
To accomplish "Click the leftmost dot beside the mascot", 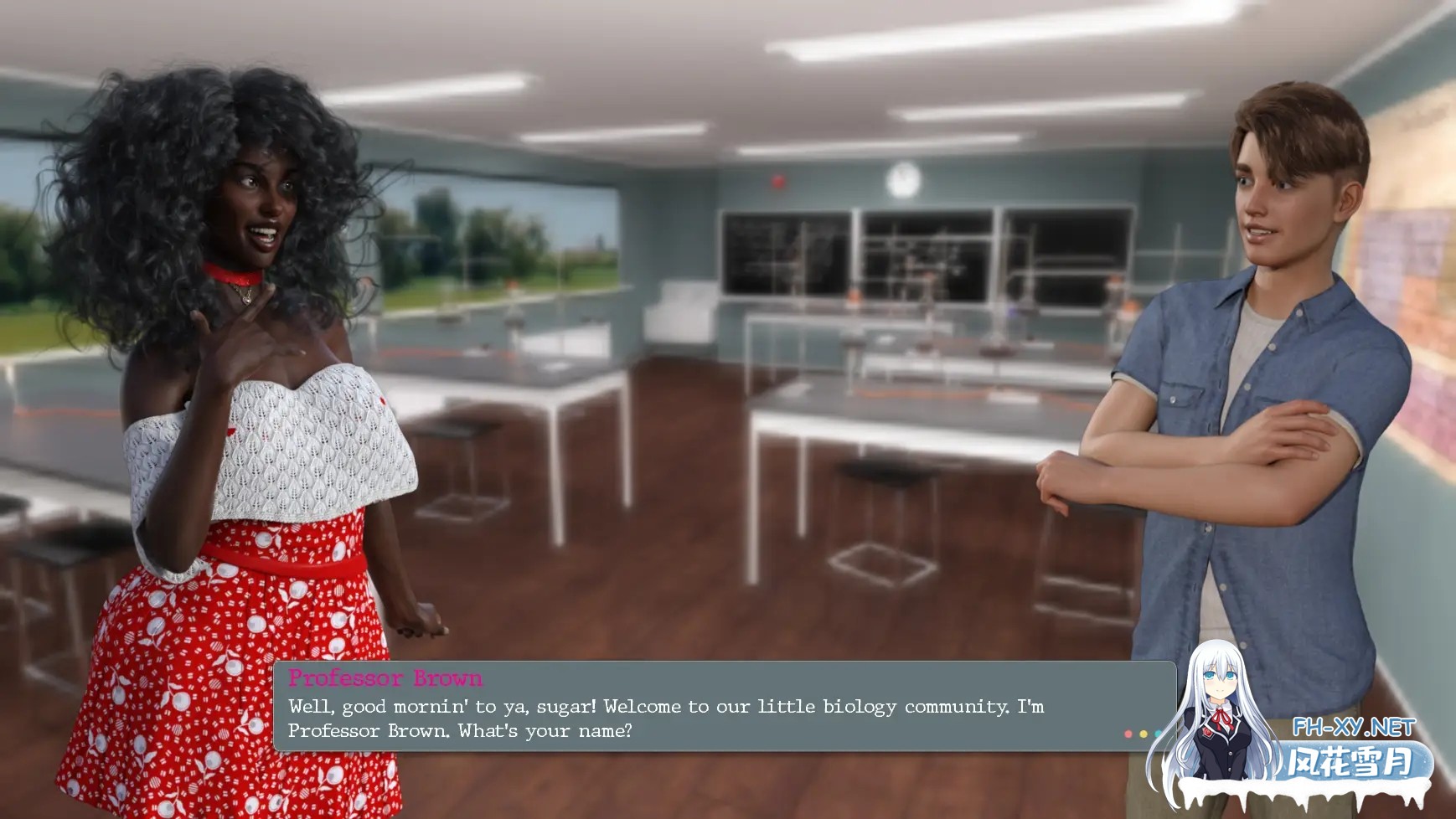I will [x=1128, y=734].
